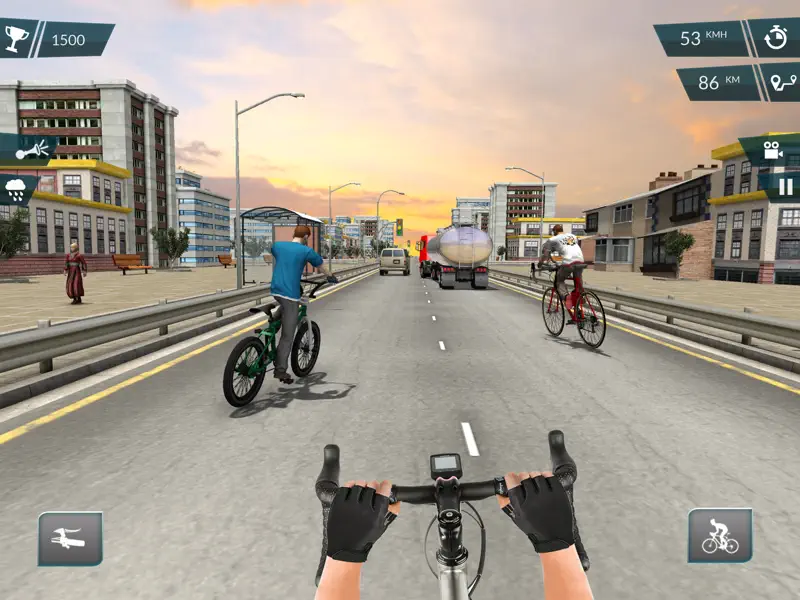Pause the game

click(x=785, y=186)
